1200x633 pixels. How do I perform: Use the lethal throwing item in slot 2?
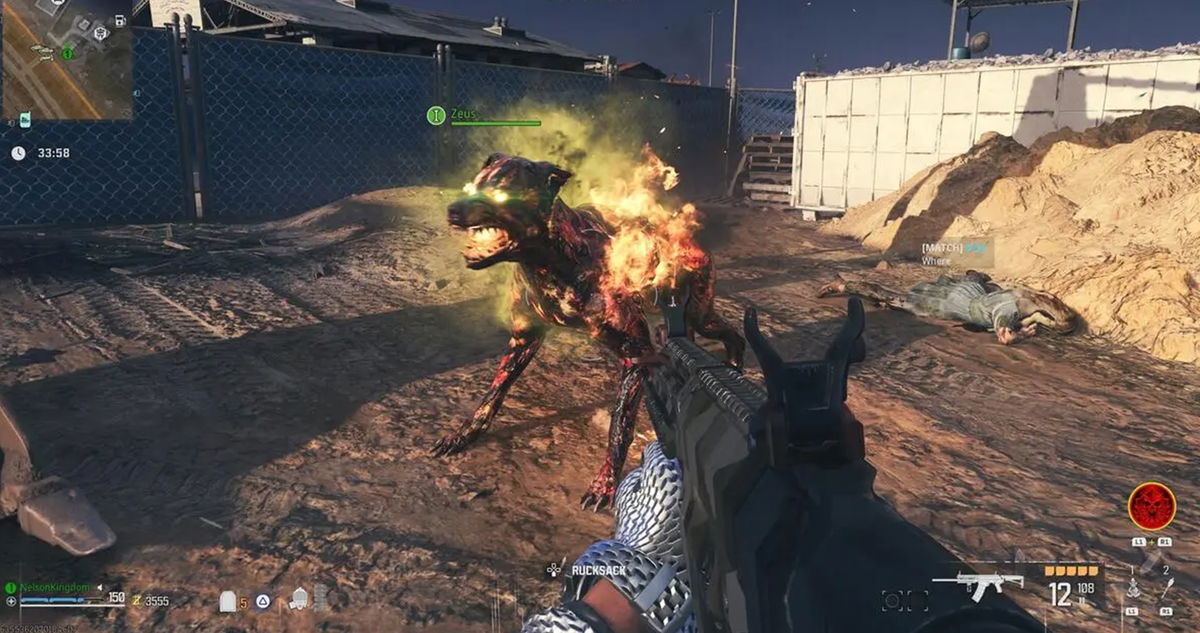click(1166, 590)
